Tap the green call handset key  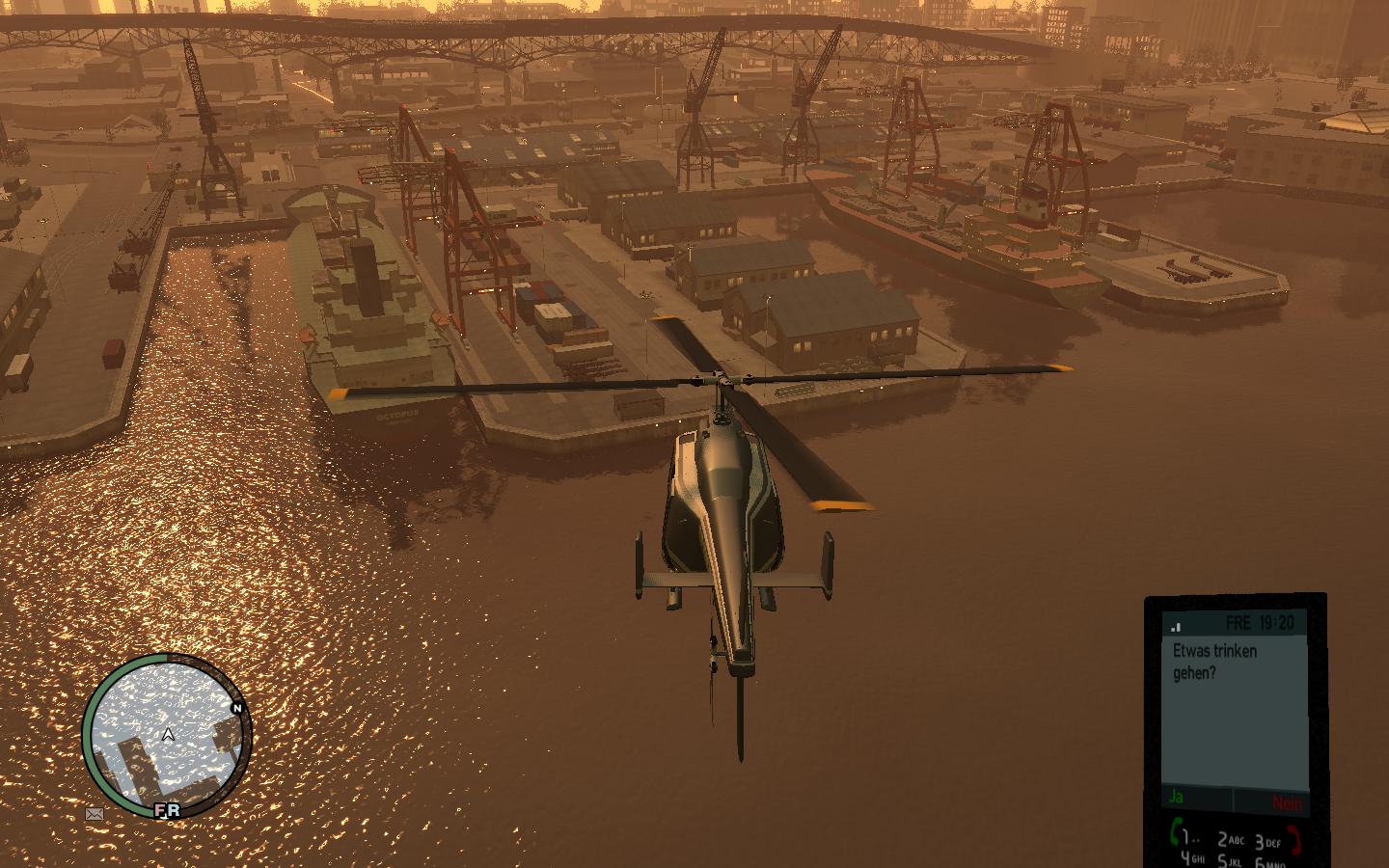coord(1178,831)
